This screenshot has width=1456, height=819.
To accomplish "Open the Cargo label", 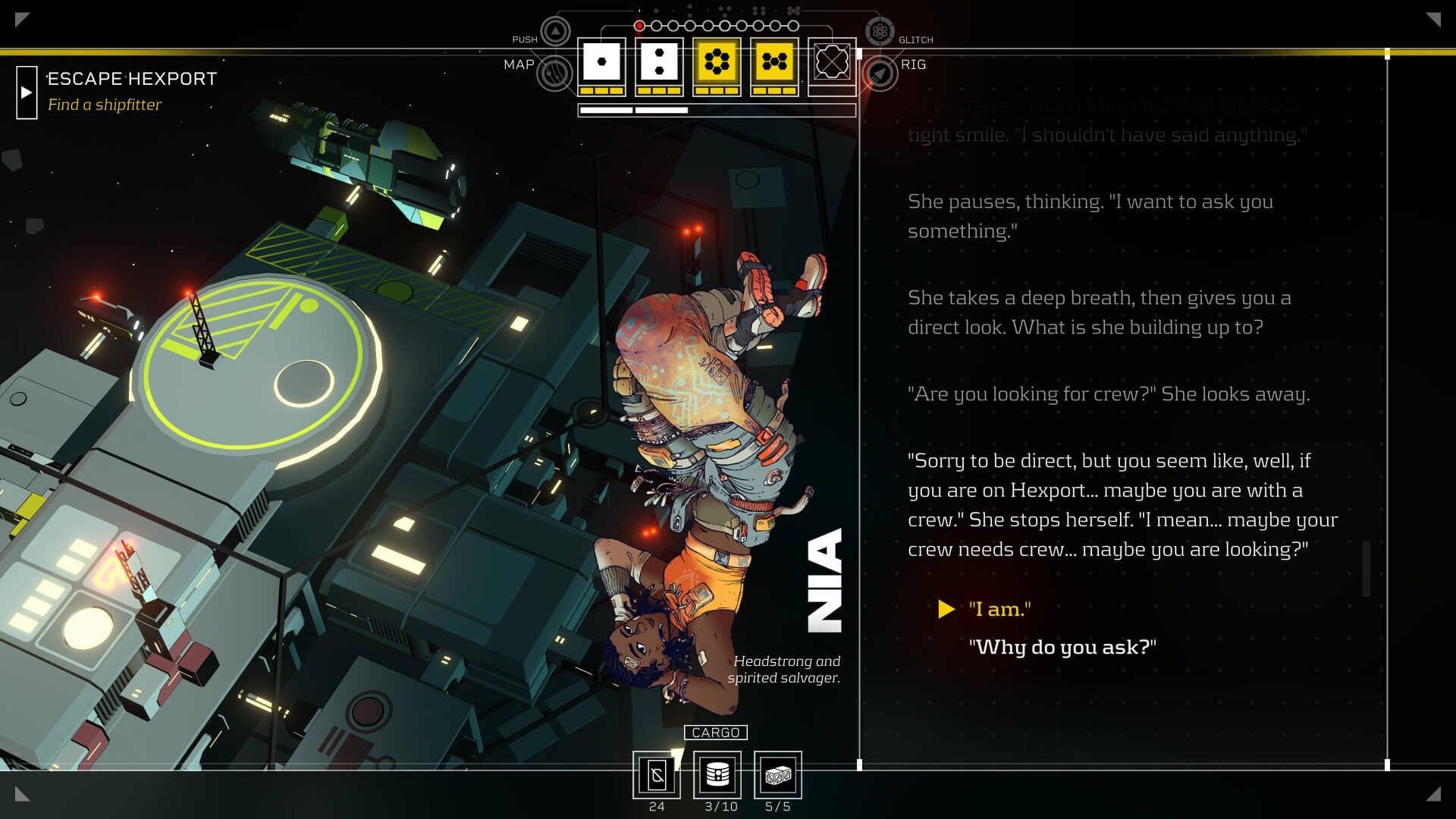I will [715, 733].
